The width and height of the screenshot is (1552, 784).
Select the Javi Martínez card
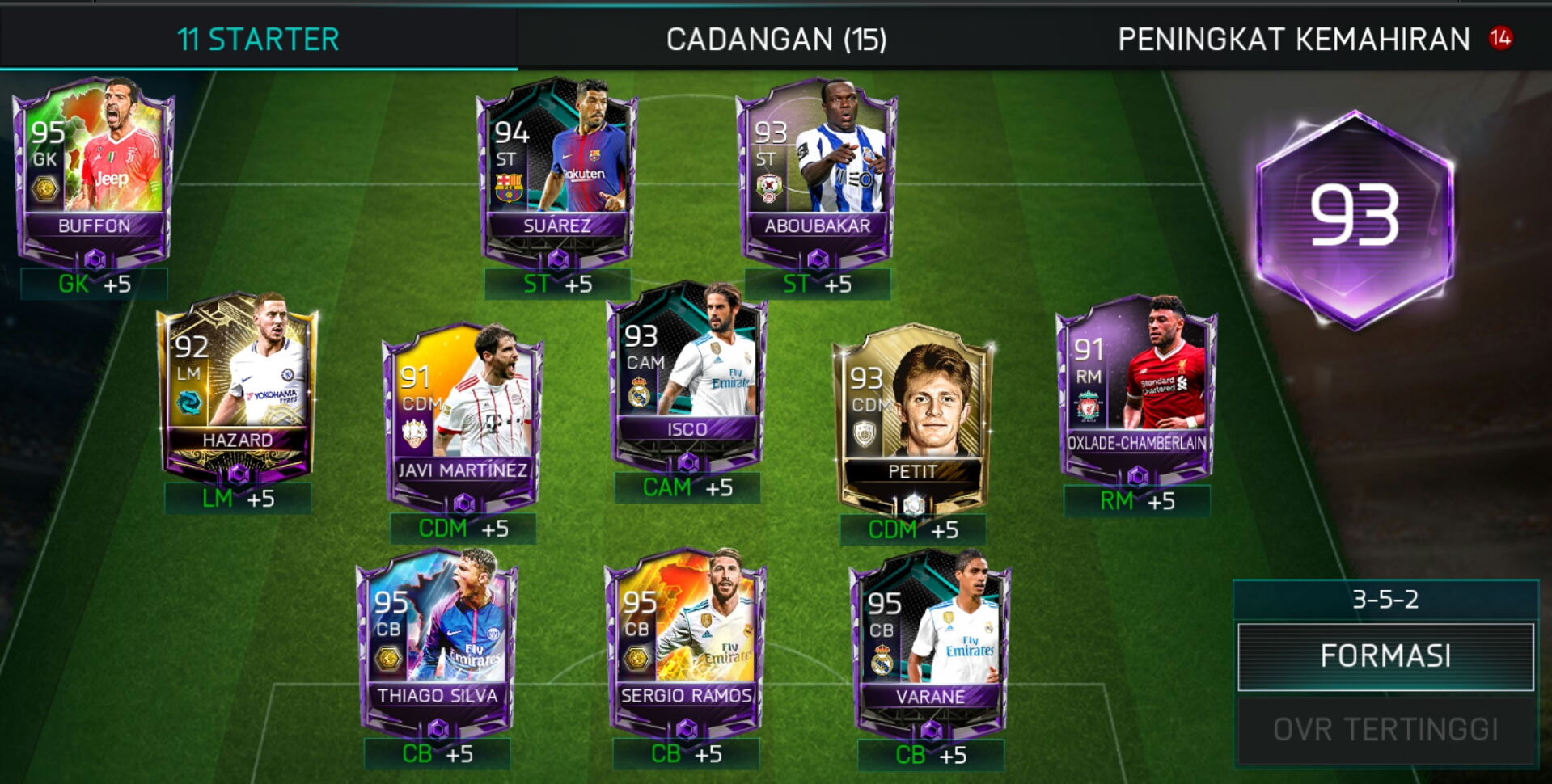[463, 416]
